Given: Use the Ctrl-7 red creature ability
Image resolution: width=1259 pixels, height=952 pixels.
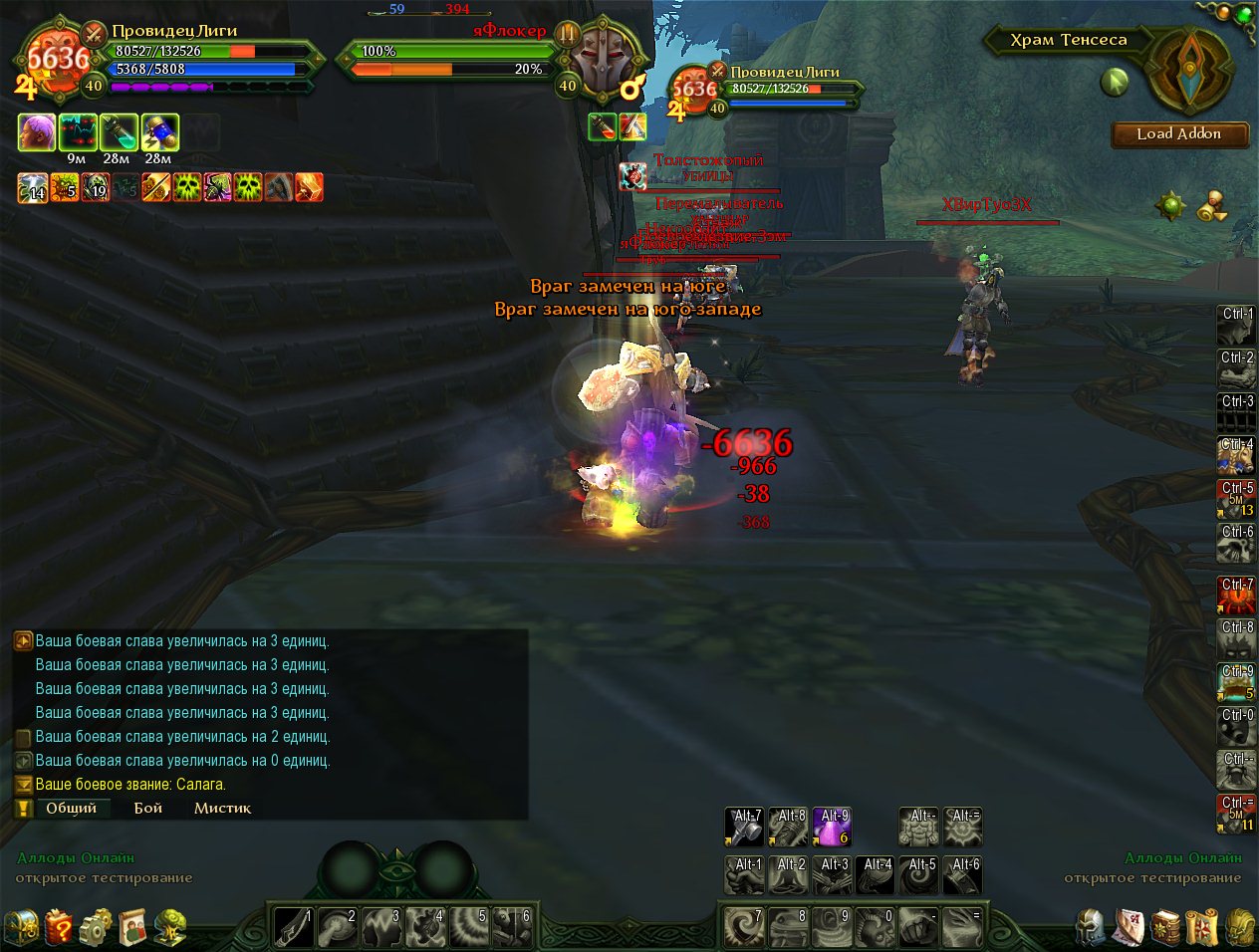Looking at the screenshot, I should tap(1237, 595).
